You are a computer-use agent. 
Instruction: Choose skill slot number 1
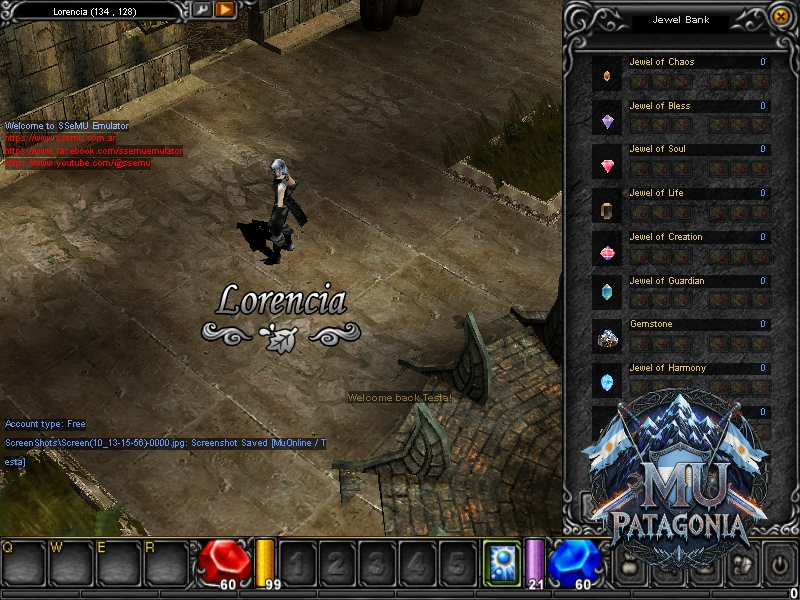point(298,563)
